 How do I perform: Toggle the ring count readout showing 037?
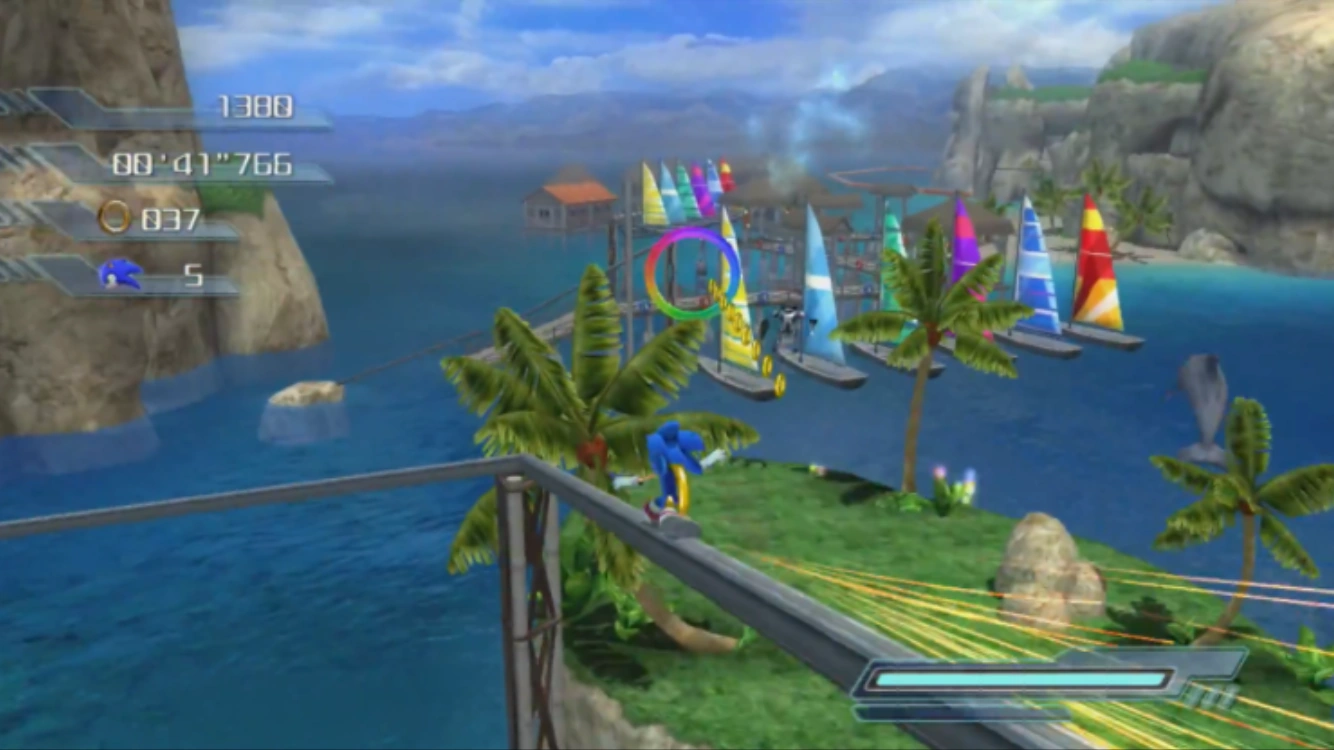click(x=172, y=220)
